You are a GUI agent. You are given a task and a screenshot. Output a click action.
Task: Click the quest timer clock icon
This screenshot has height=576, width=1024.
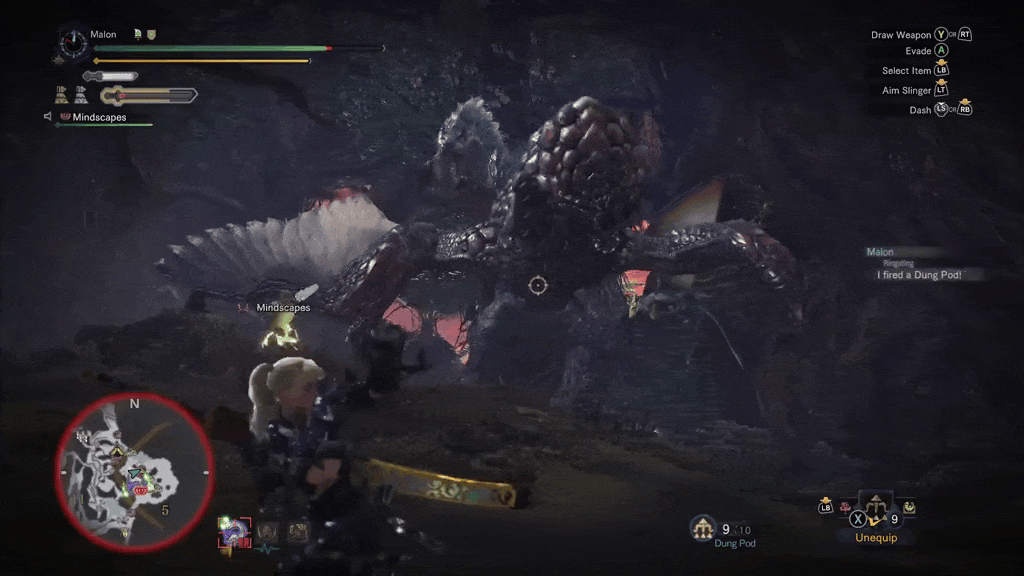71,42
